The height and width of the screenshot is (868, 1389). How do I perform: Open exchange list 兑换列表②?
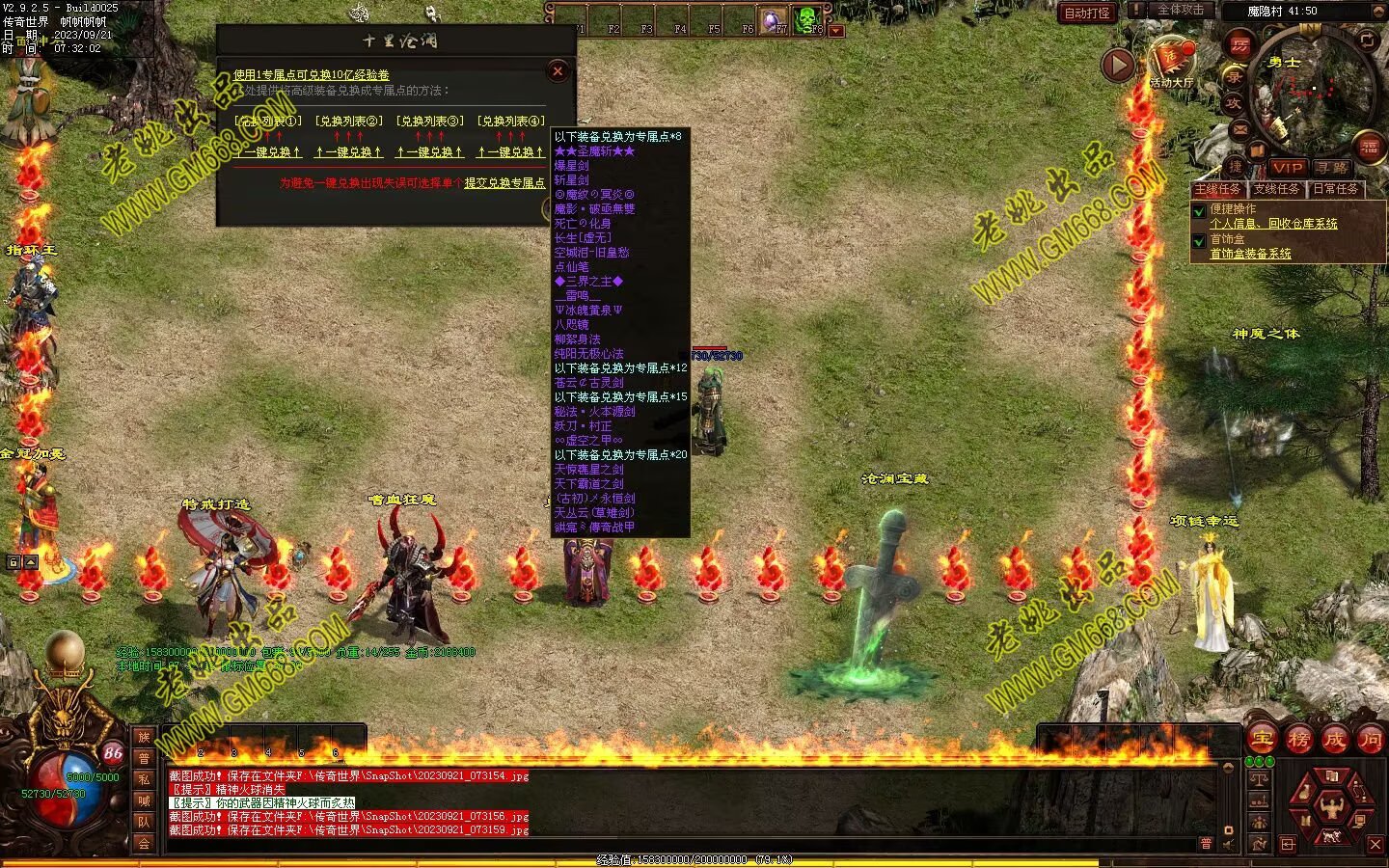[348, 122]
